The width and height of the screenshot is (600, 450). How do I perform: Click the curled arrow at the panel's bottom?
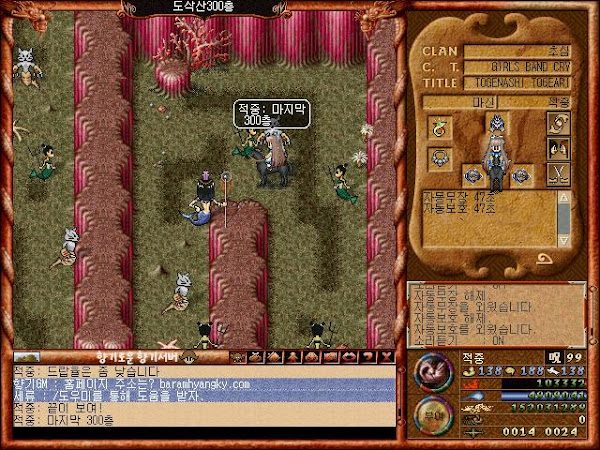[545, 259]
